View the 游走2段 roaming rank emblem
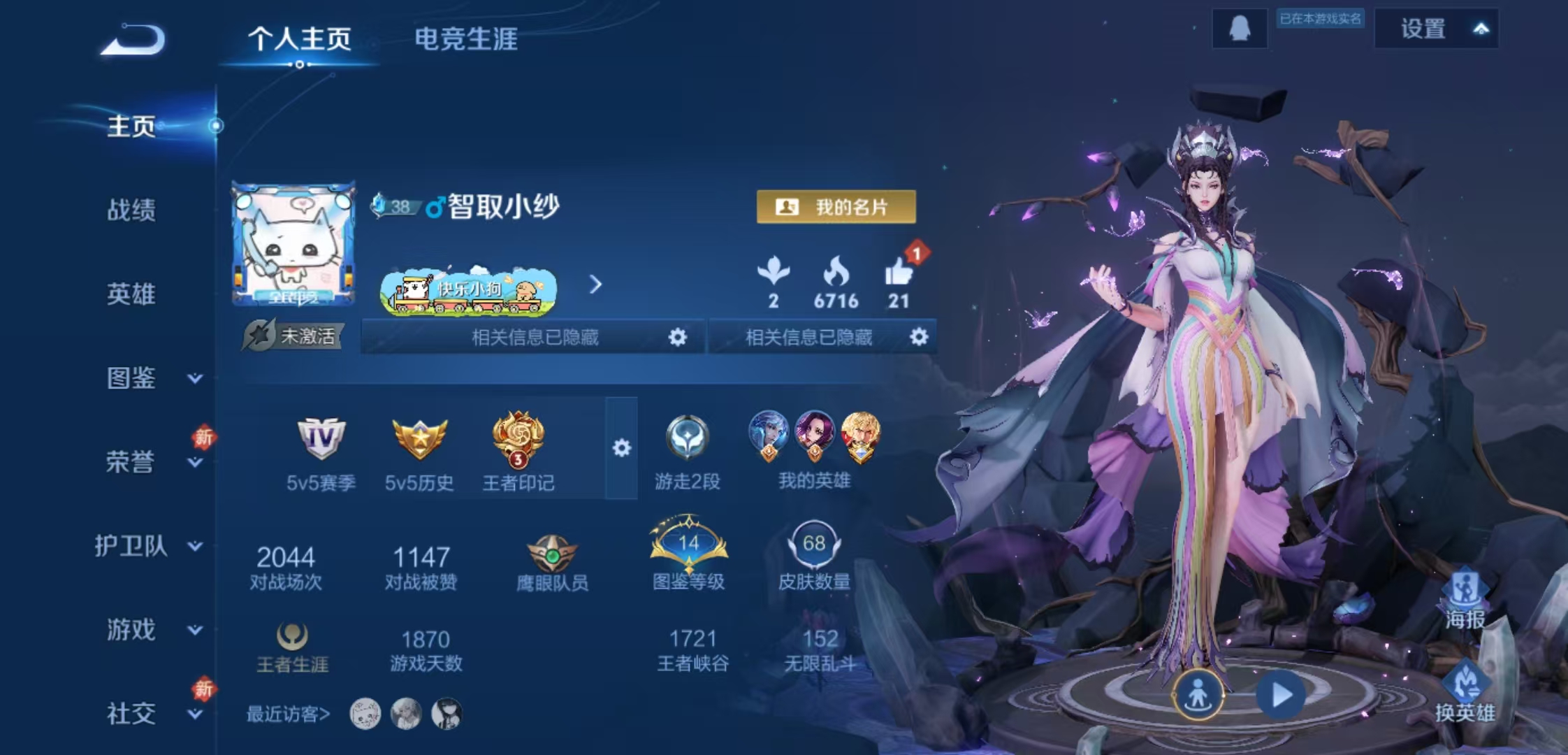This screenshot has height=755, width=1568. (x=689, y=438)
